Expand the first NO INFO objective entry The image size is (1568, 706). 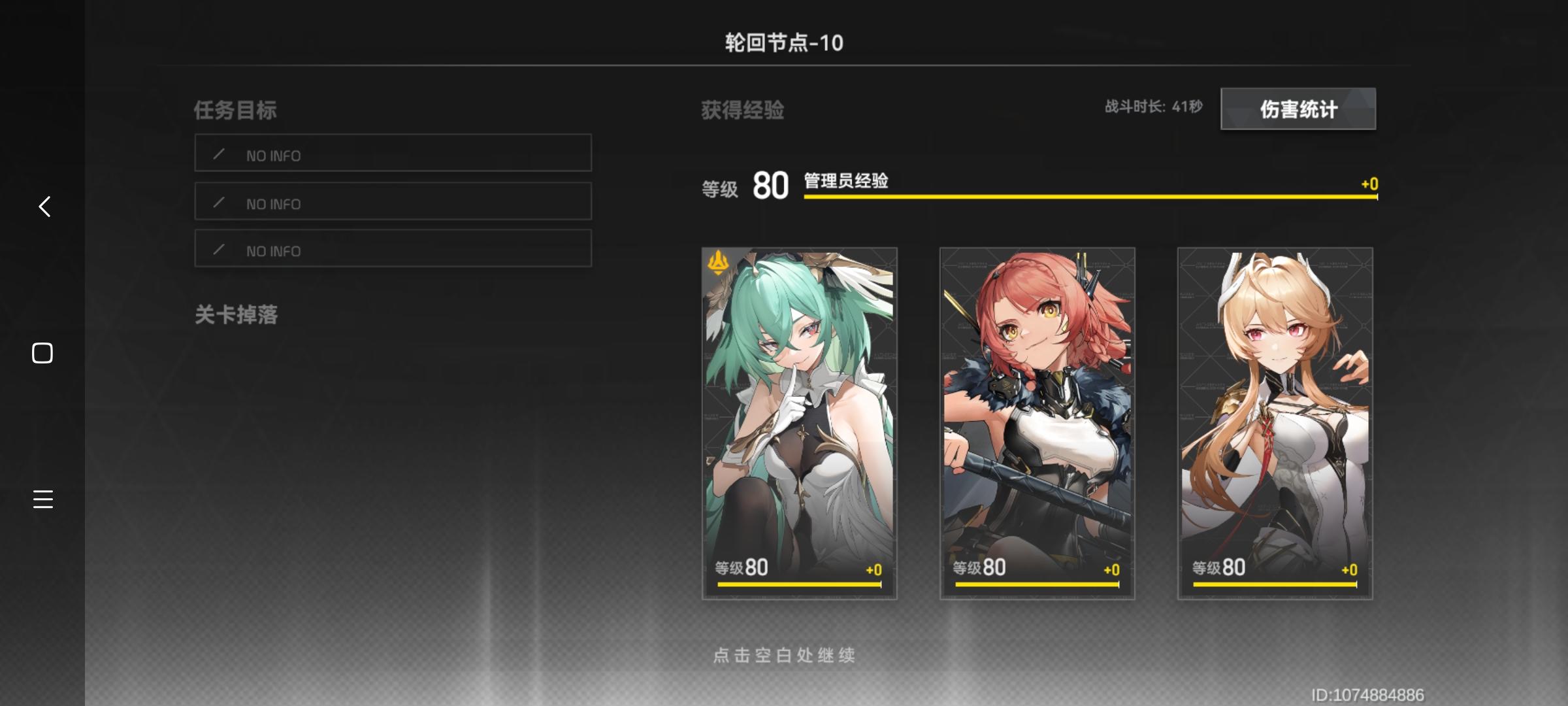392,154
